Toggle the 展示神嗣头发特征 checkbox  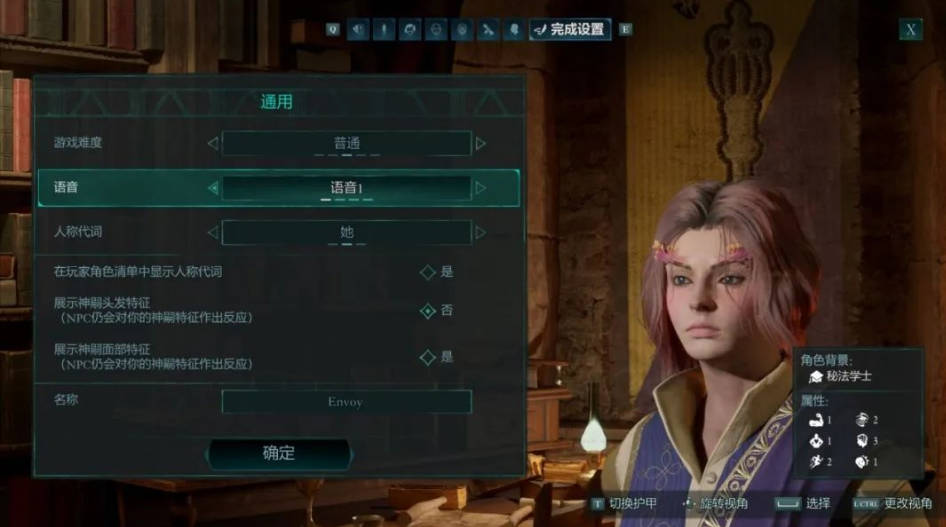click(x=428, y=311)
